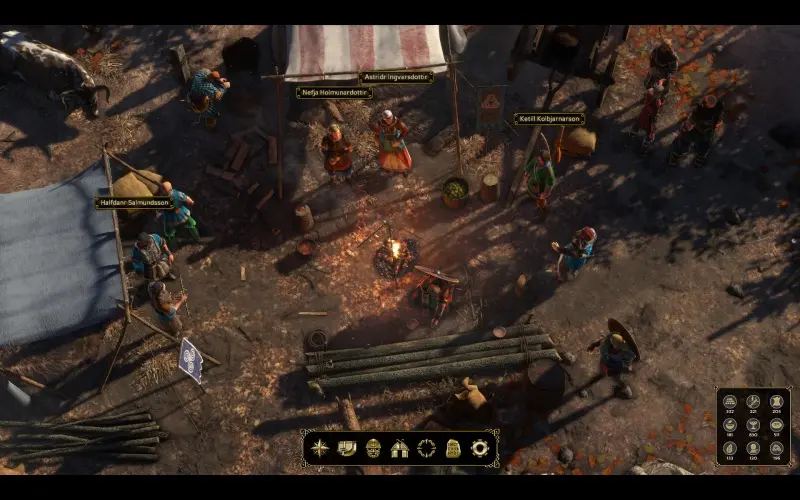Select the Astridr Ingvarsdottir name tag

(x=395, y=78)
